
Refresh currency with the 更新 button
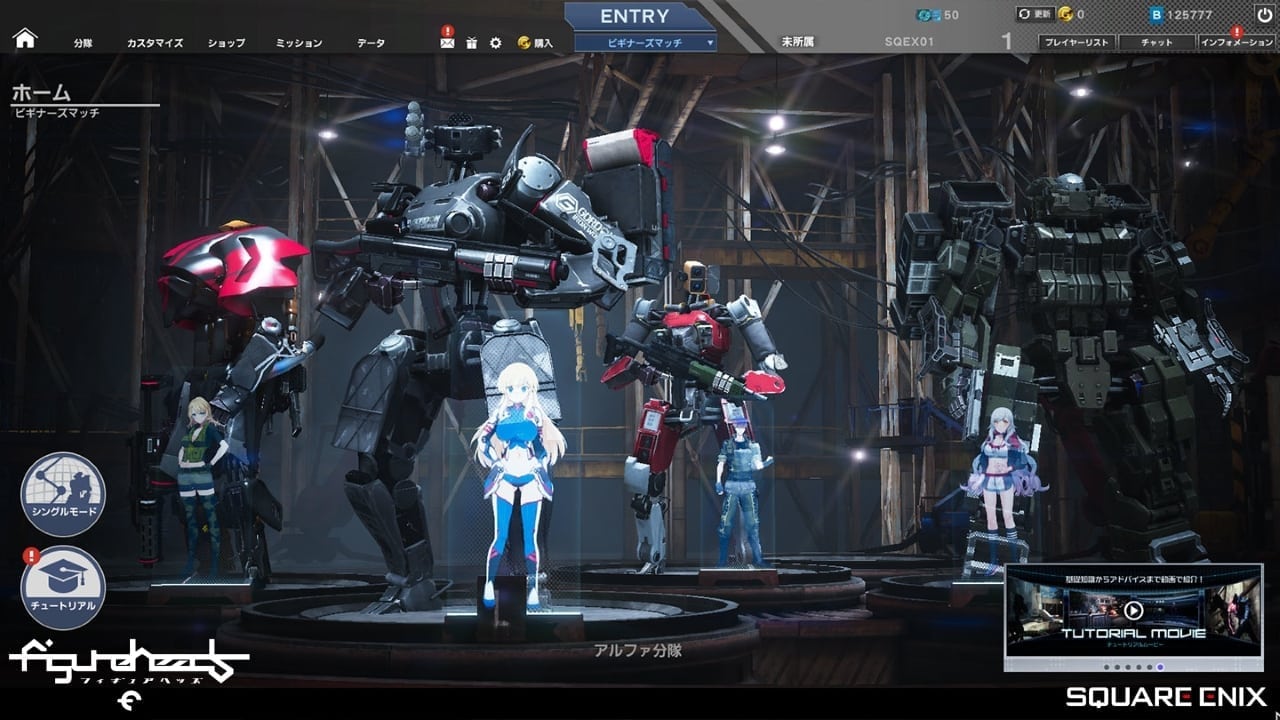[x=1033, y=14]
